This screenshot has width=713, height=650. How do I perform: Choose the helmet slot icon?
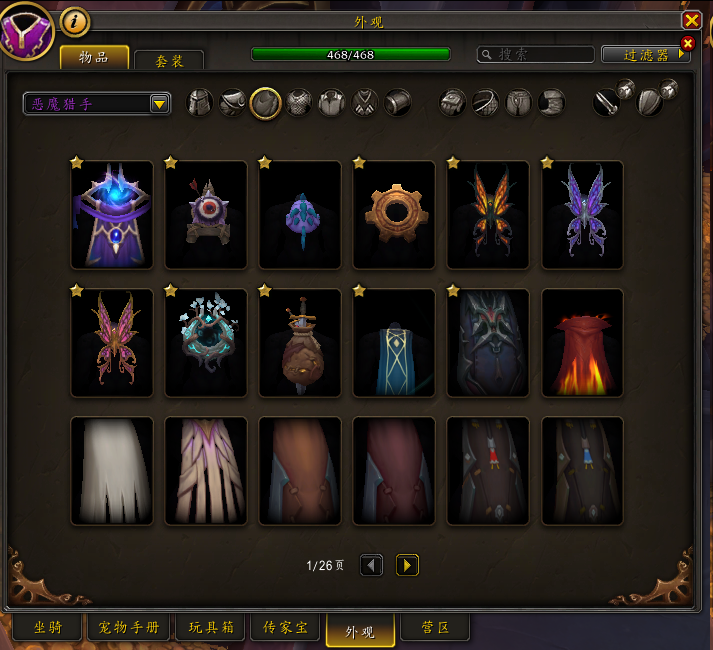coord(200,102)
